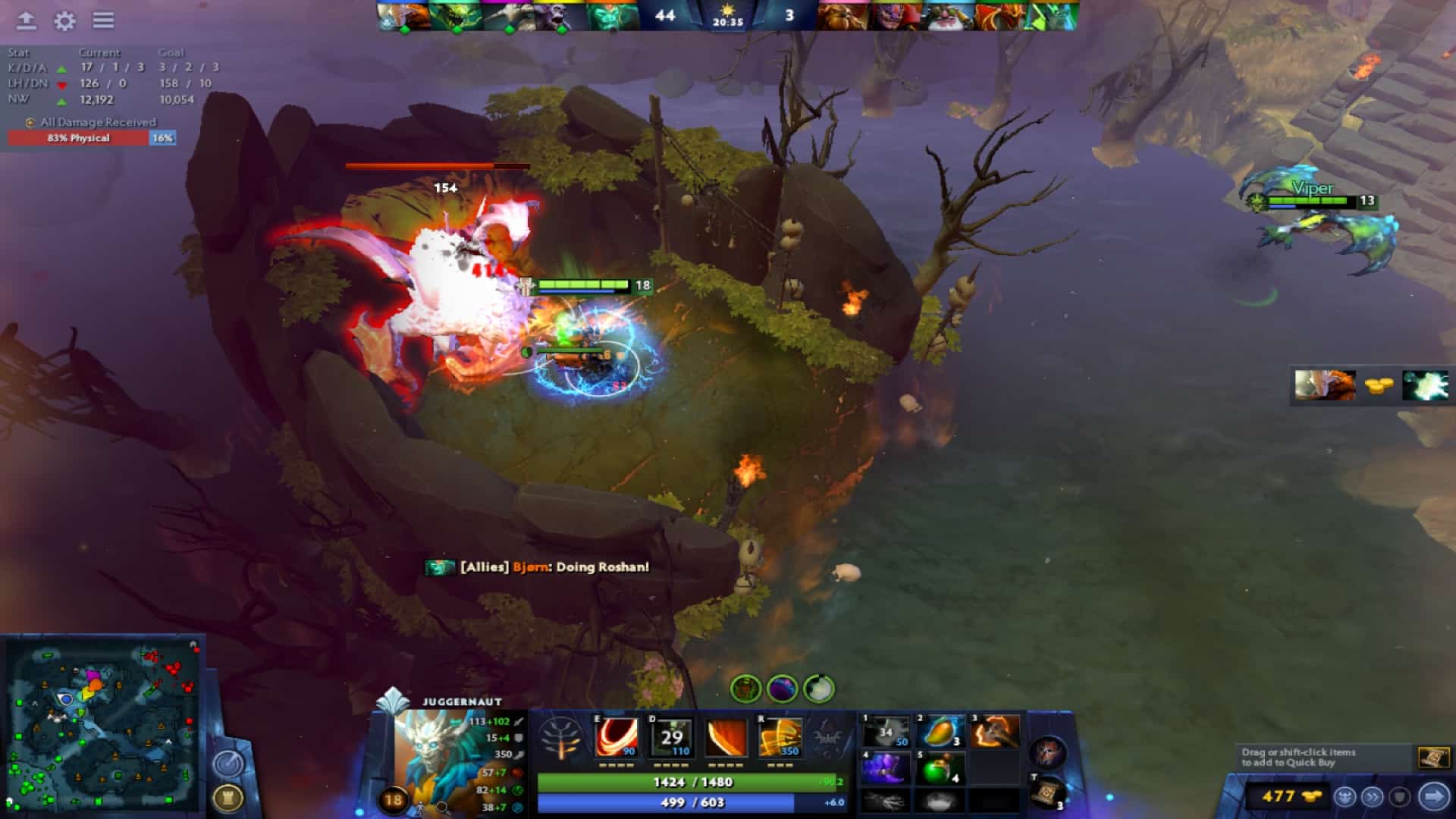Activate the Healing Ward ability
The height and width of the screenshot is (819, 1456).
pos(673,737)
